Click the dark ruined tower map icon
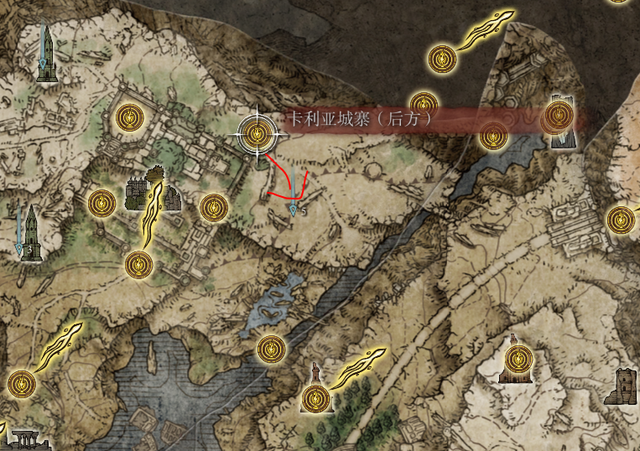640x451 pixels. (627, 383)
